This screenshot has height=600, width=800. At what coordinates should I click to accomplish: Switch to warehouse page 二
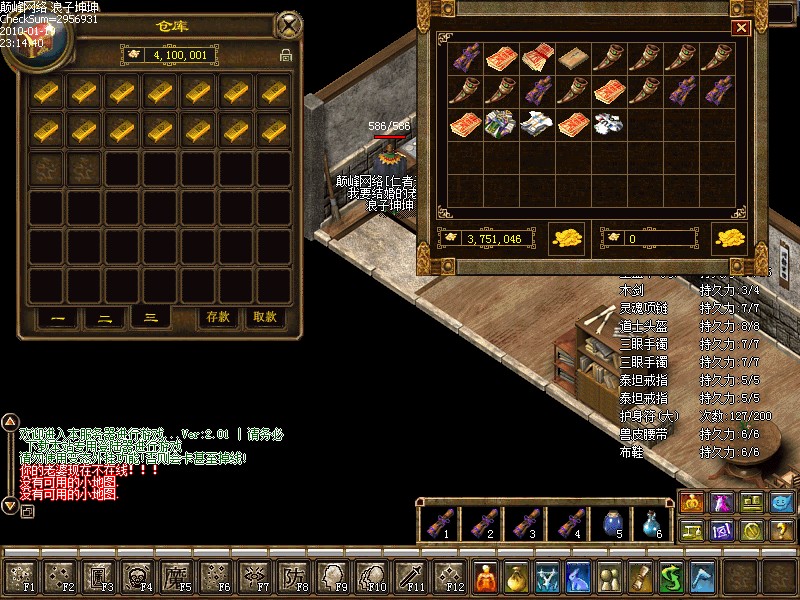coord(104,318)
